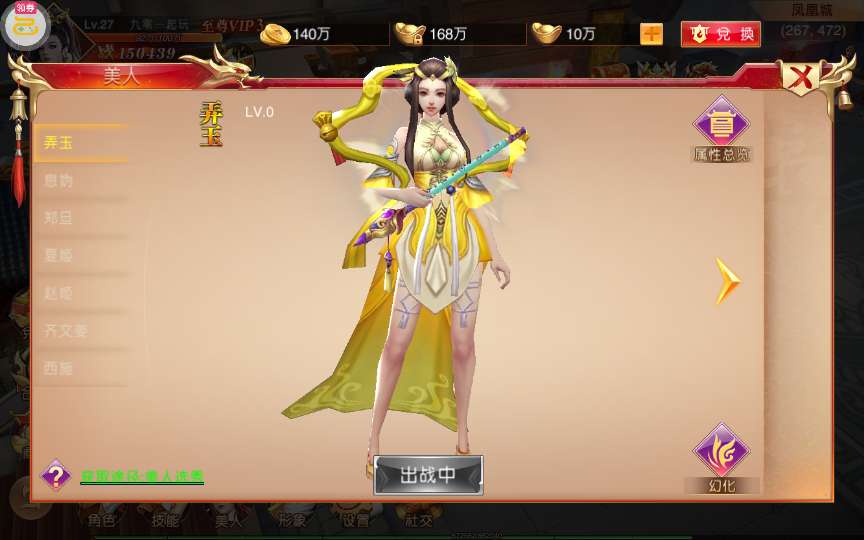Select 弄玉 in the beauty list
The image size is (864, 540).
click(80, 143)
